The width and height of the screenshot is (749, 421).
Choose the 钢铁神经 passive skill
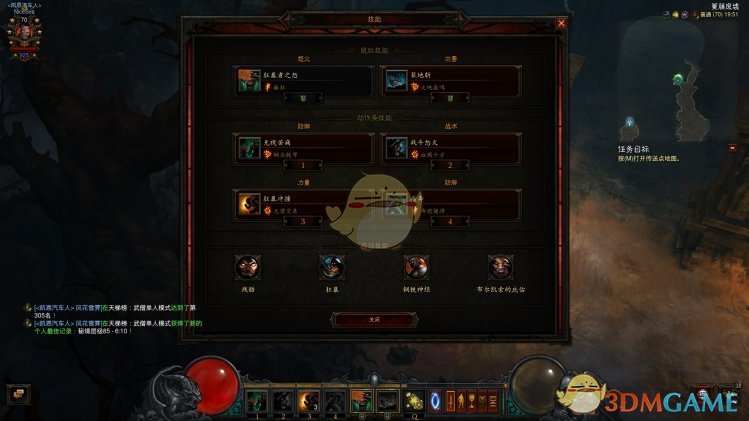tap(416, 267)
